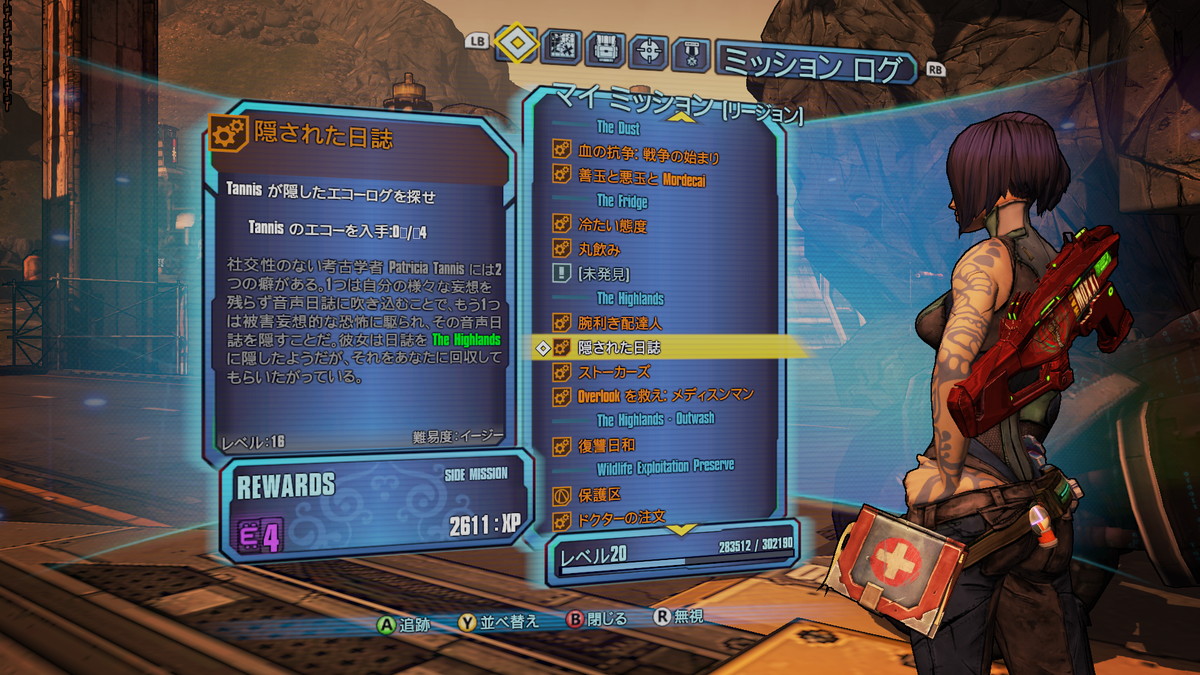Select the [未発見] undiscovered mission entry

pyautogui.click(x=604, y=273)
